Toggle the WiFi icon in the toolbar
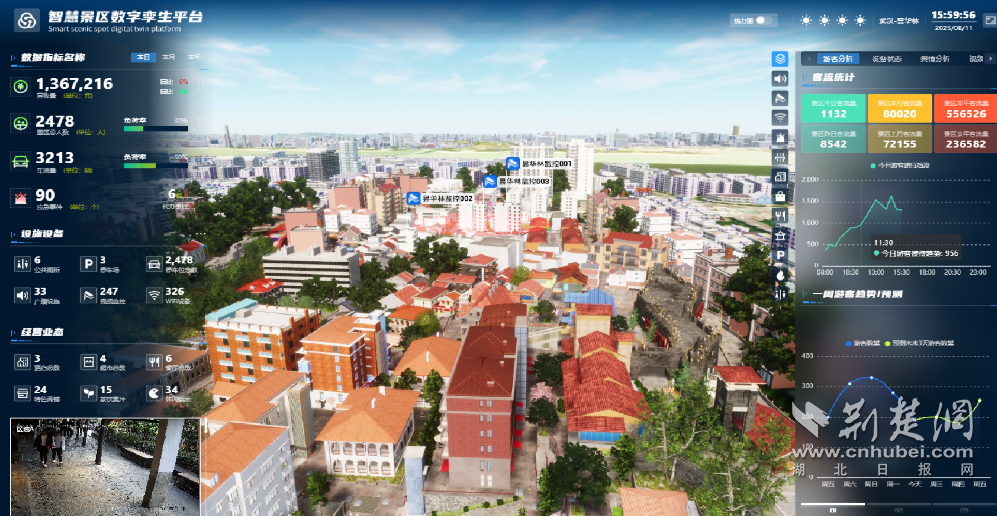The height and width of the screenshot is (516, 997). (x=780, y=117)
